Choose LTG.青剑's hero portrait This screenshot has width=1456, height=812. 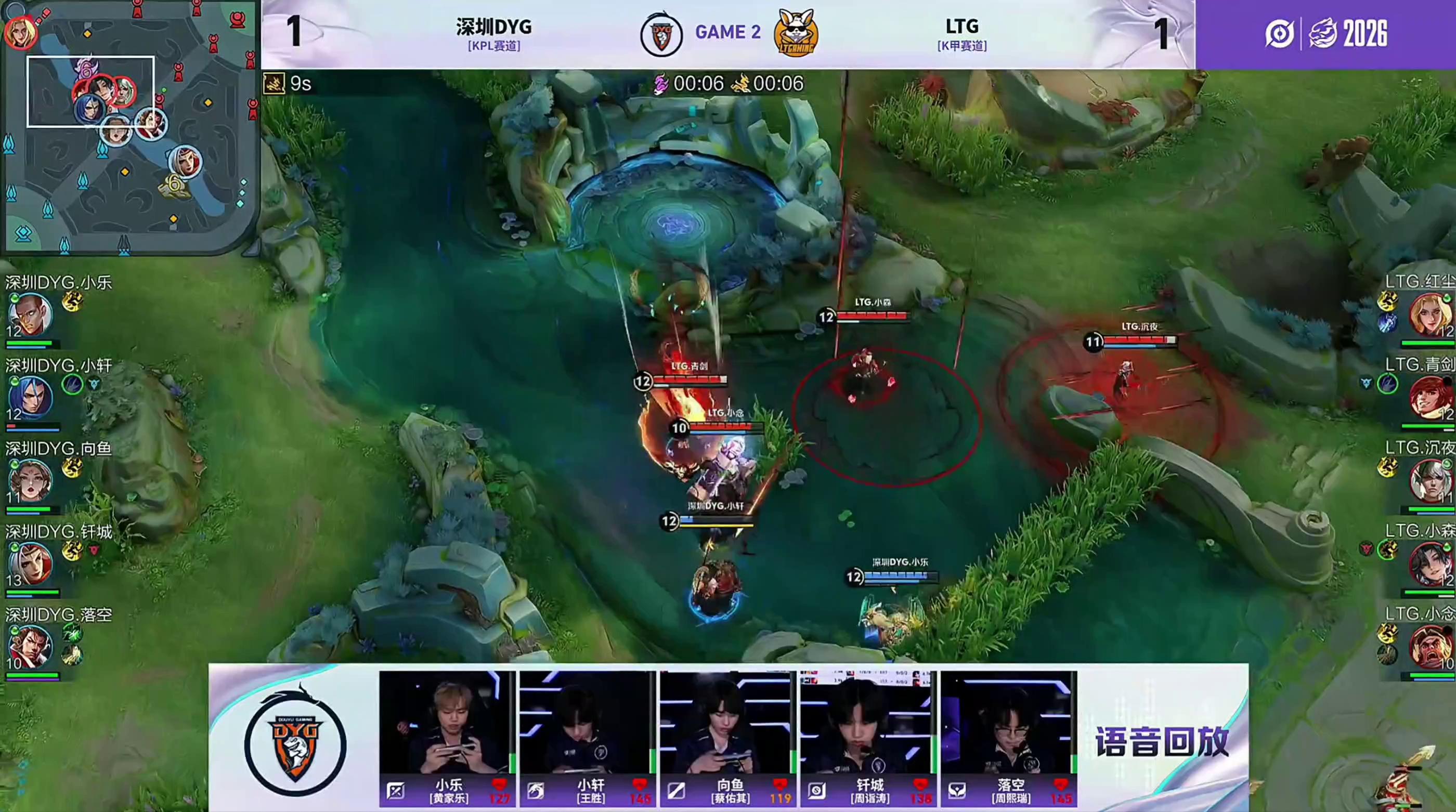(1430, 398)
